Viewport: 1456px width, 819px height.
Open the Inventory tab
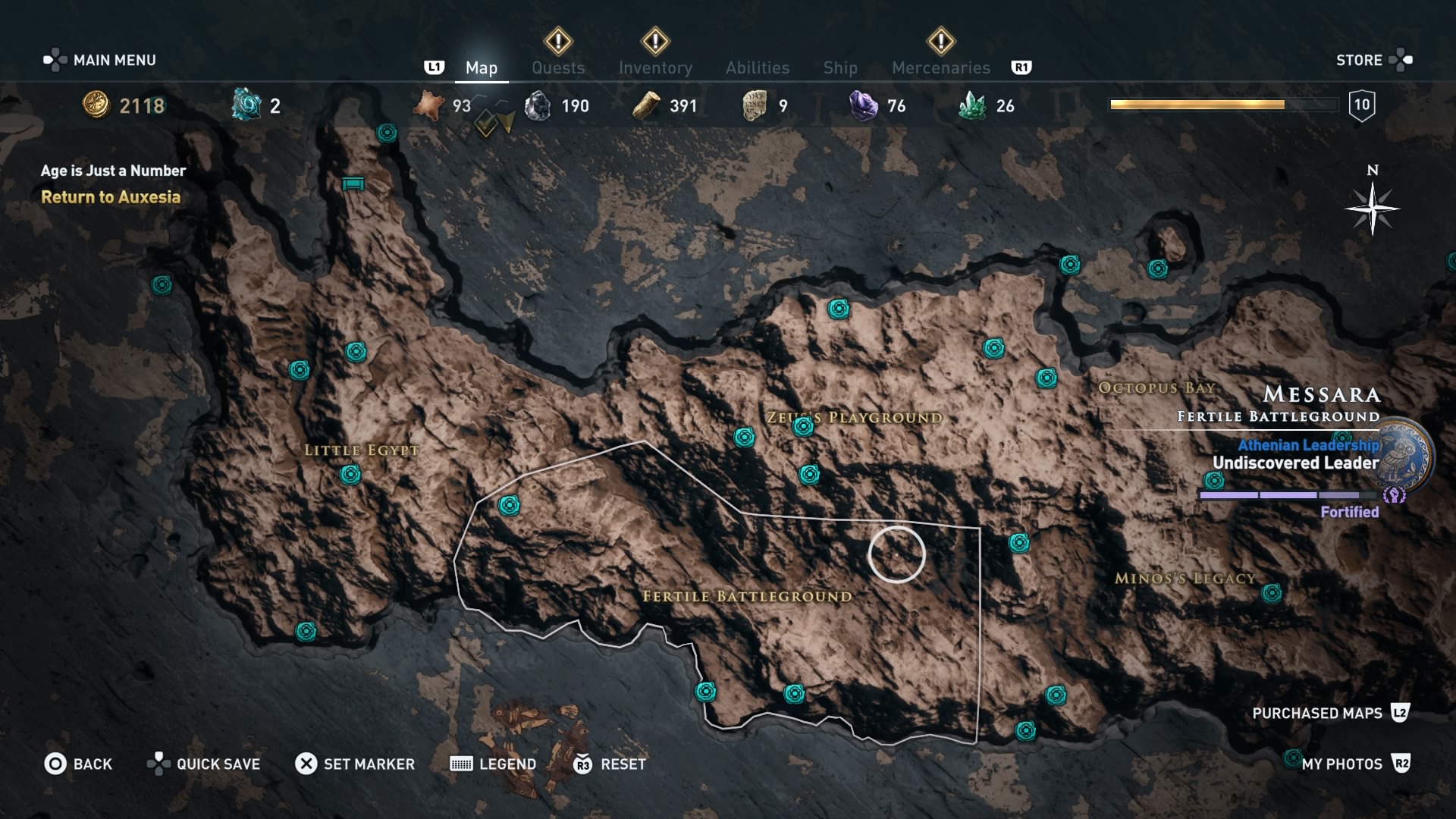coord(656,67)
